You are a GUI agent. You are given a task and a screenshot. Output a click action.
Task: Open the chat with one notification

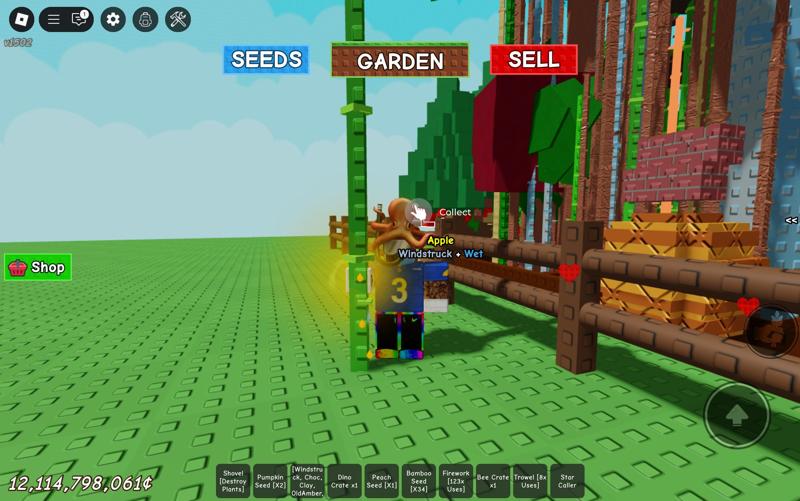pyautogui.click(x=79, y=19)
